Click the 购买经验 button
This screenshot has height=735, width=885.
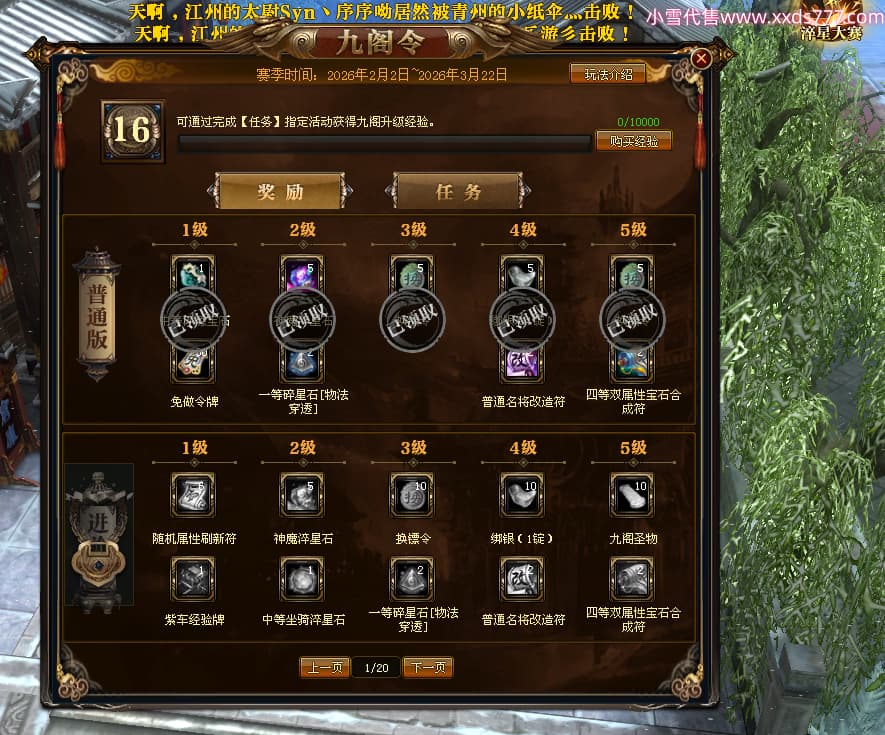[633, 141]
